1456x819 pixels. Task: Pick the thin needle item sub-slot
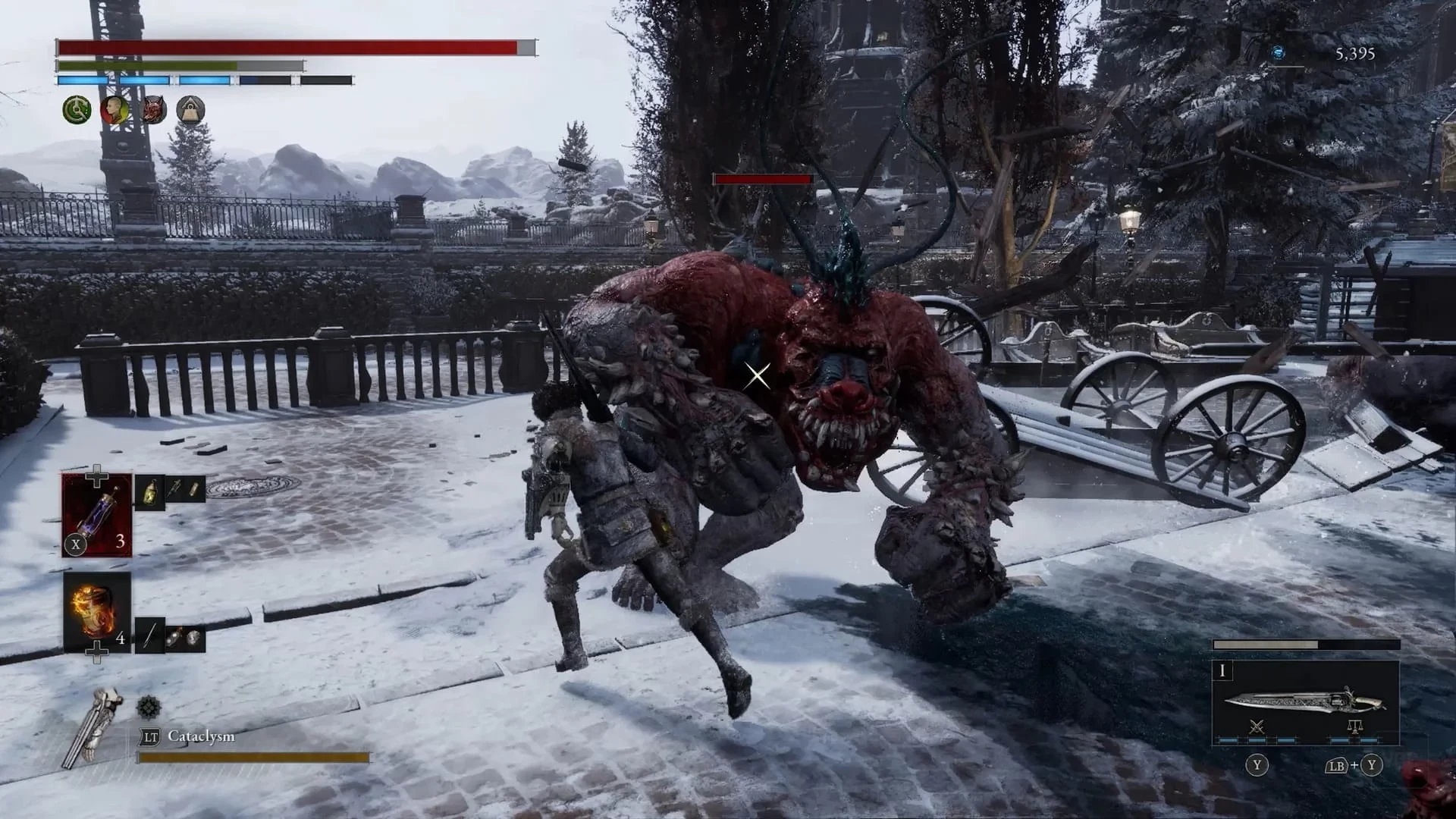point(149,635)
